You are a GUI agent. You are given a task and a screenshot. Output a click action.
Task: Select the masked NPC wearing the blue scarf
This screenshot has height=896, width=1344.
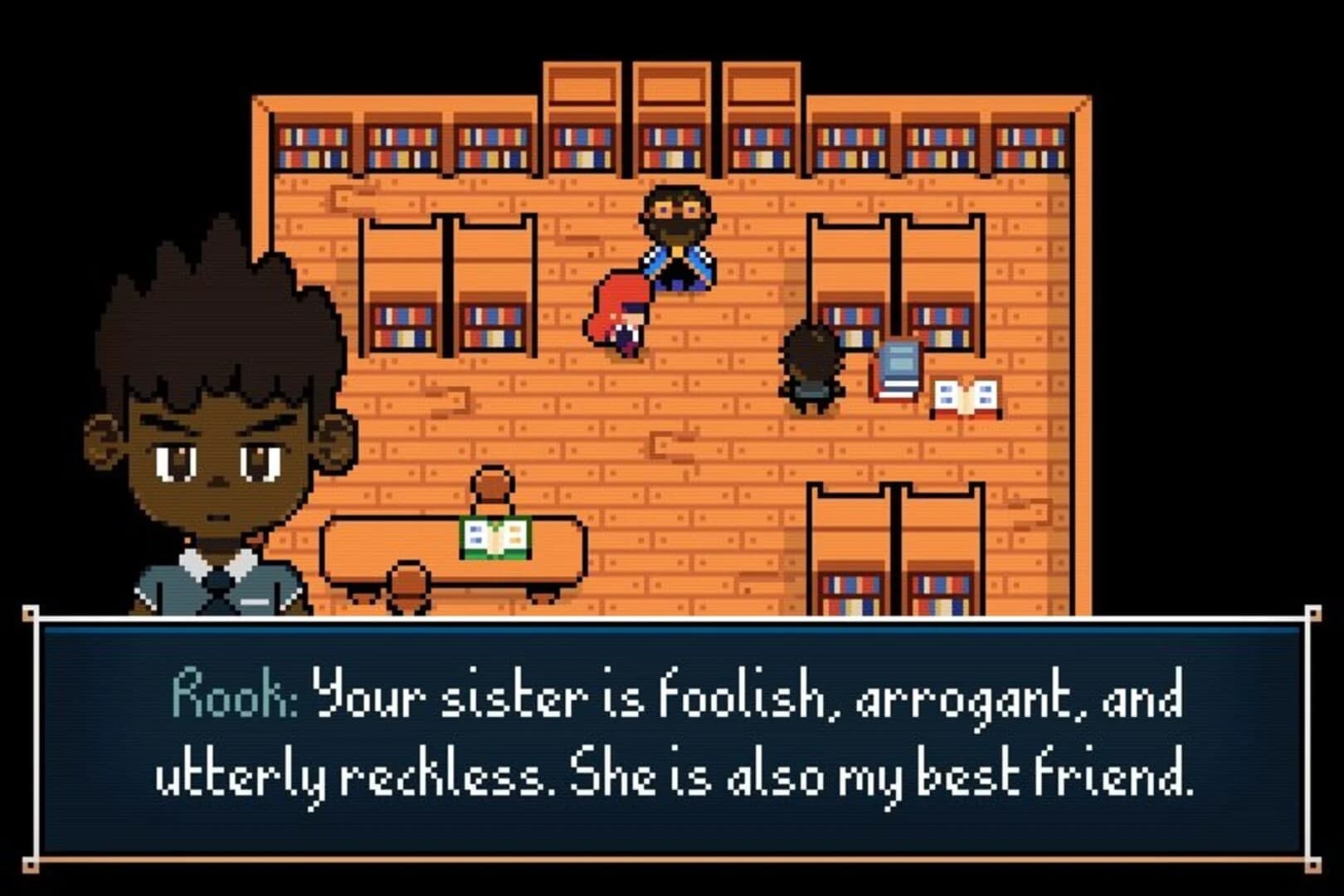(676, 241)
